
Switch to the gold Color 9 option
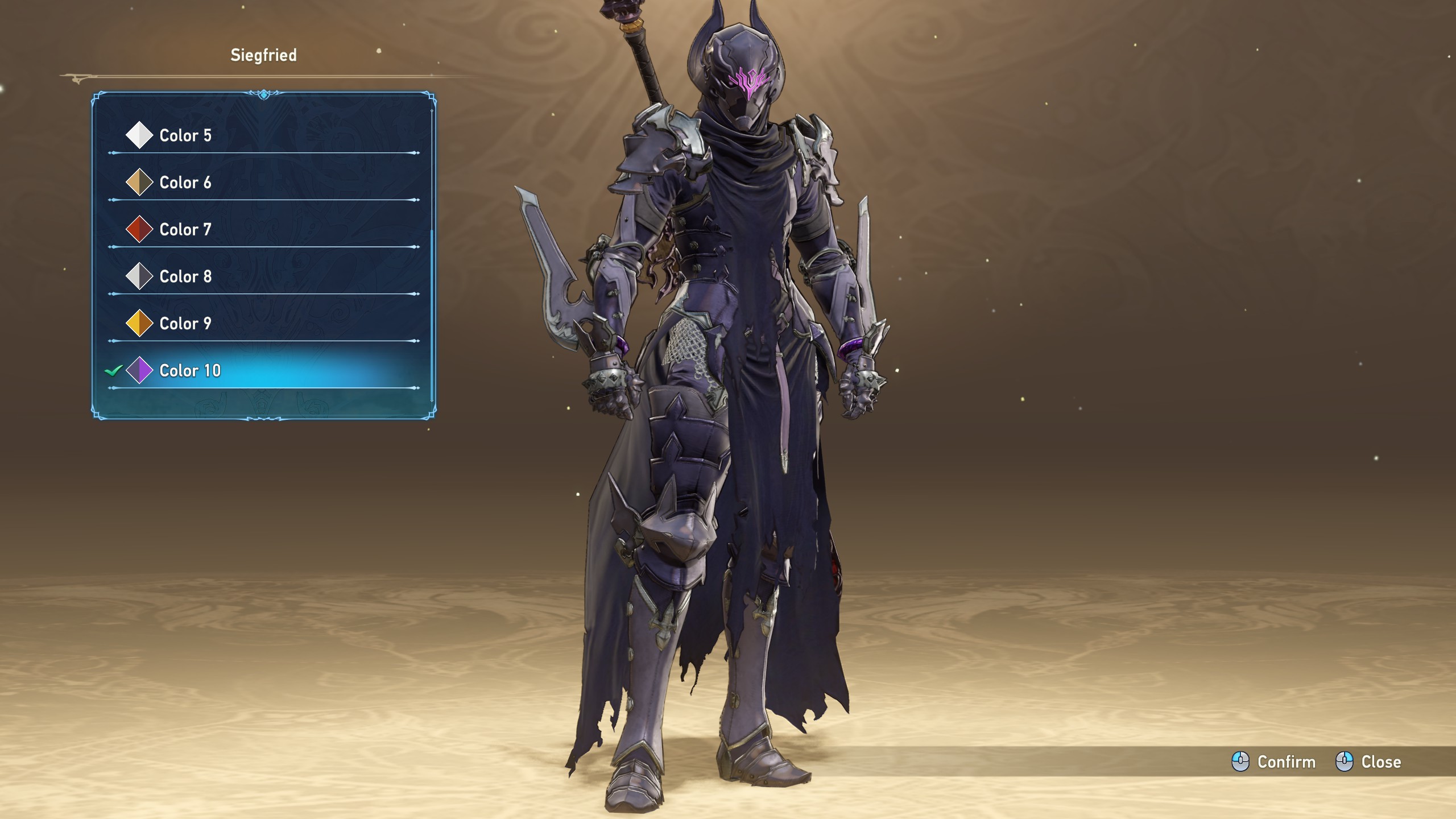tap(185, 324)
